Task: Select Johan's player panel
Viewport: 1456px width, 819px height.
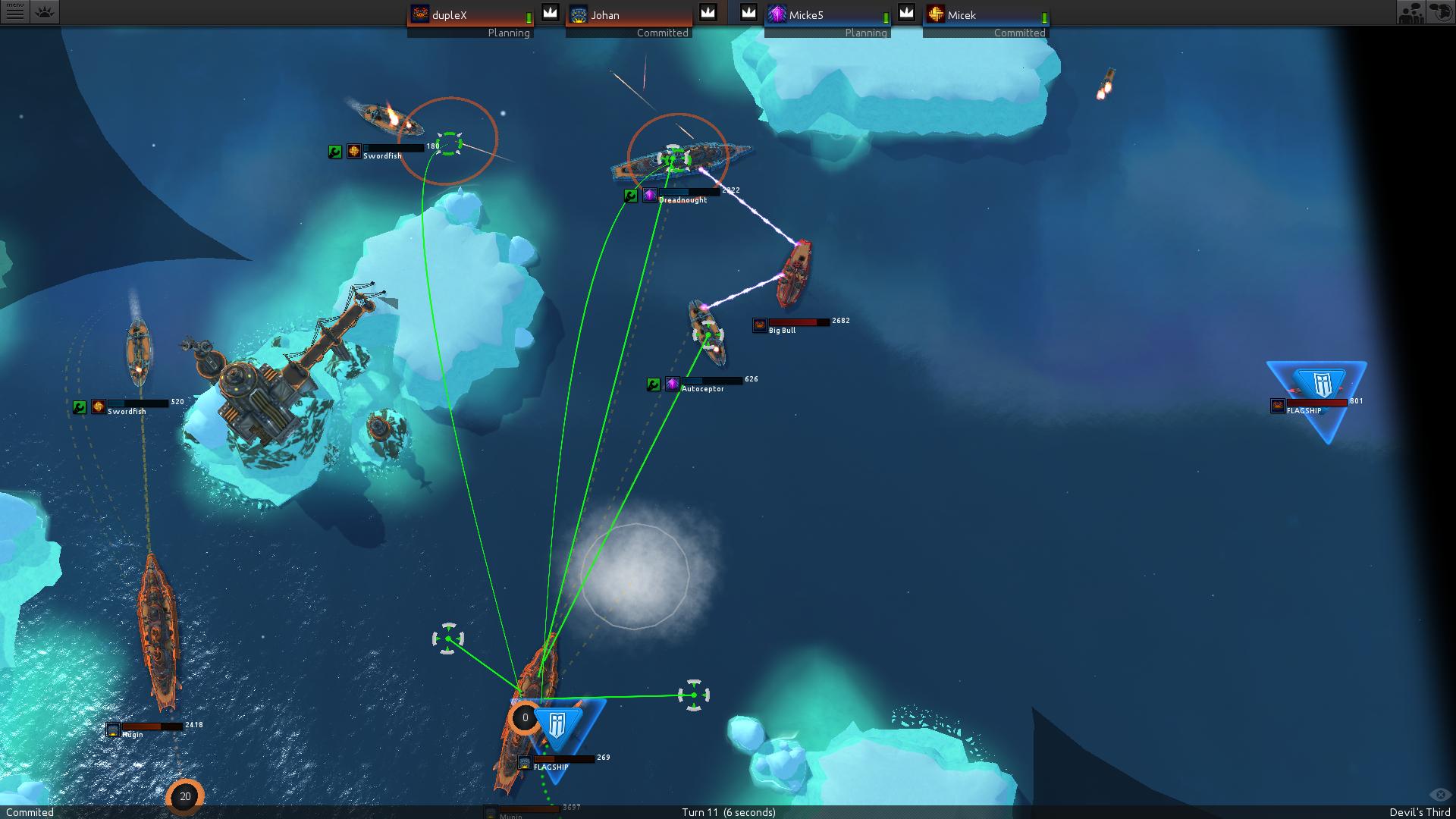Action: pos(629,20)
